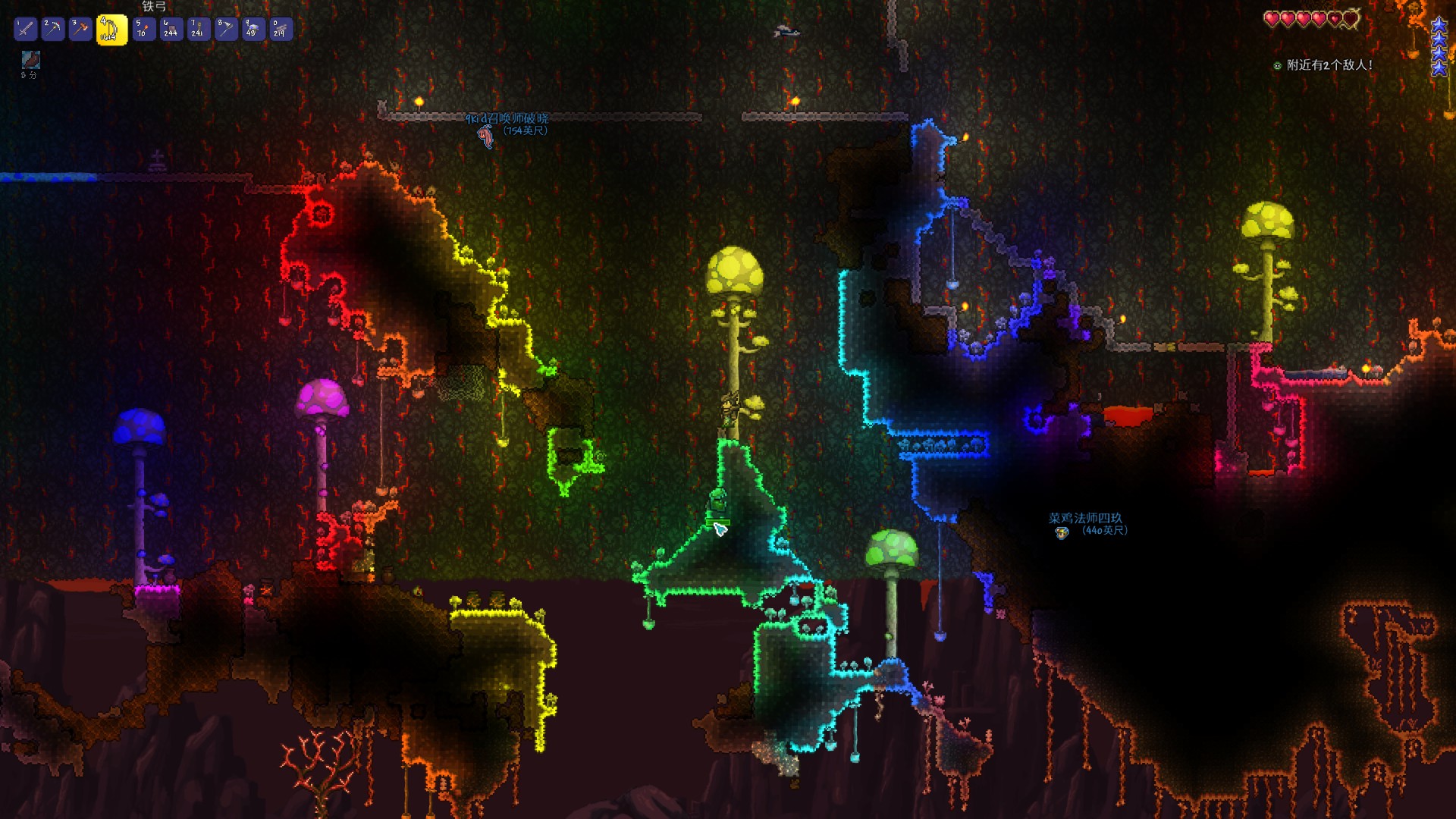Select the block stack of 244
This screenshot has width=1456, height=819.
171,30
